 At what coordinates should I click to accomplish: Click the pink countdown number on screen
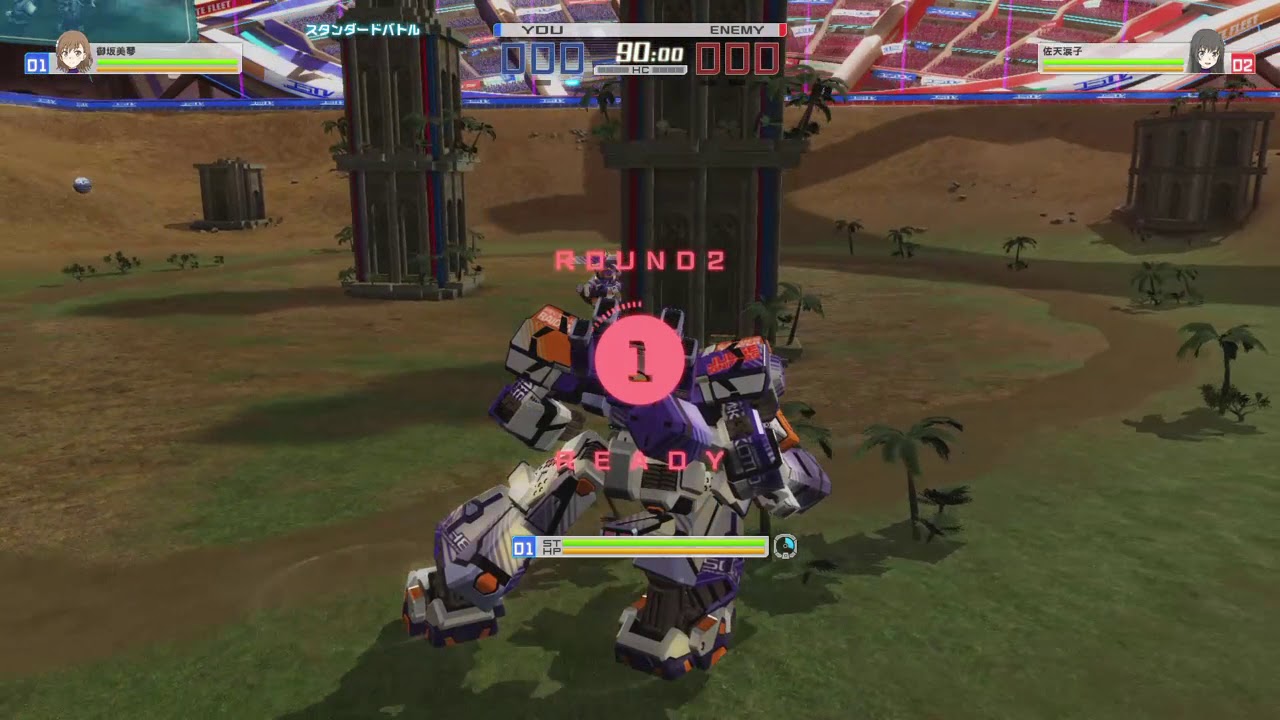[x=640, y=360]
